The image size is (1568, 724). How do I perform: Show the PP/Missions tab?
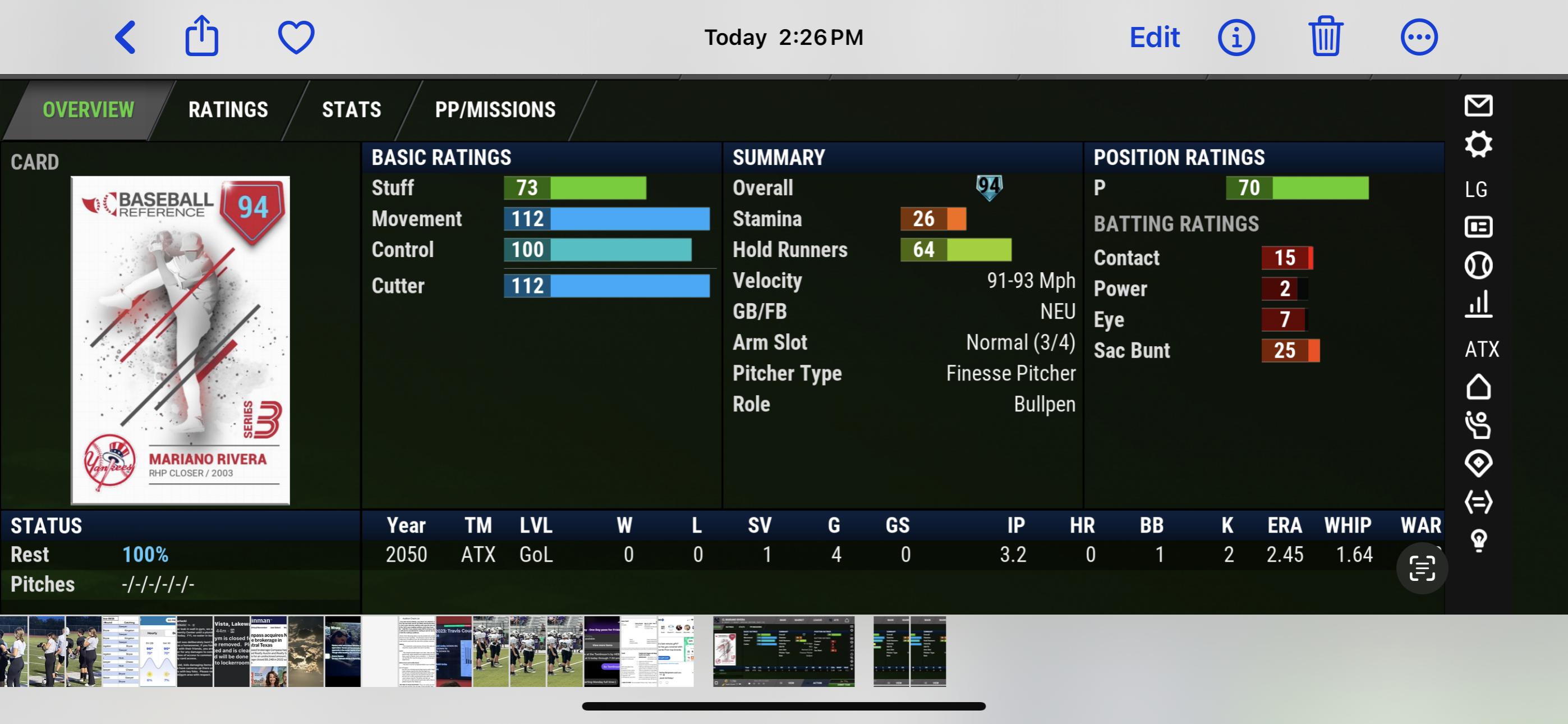(x=495, y=109)
